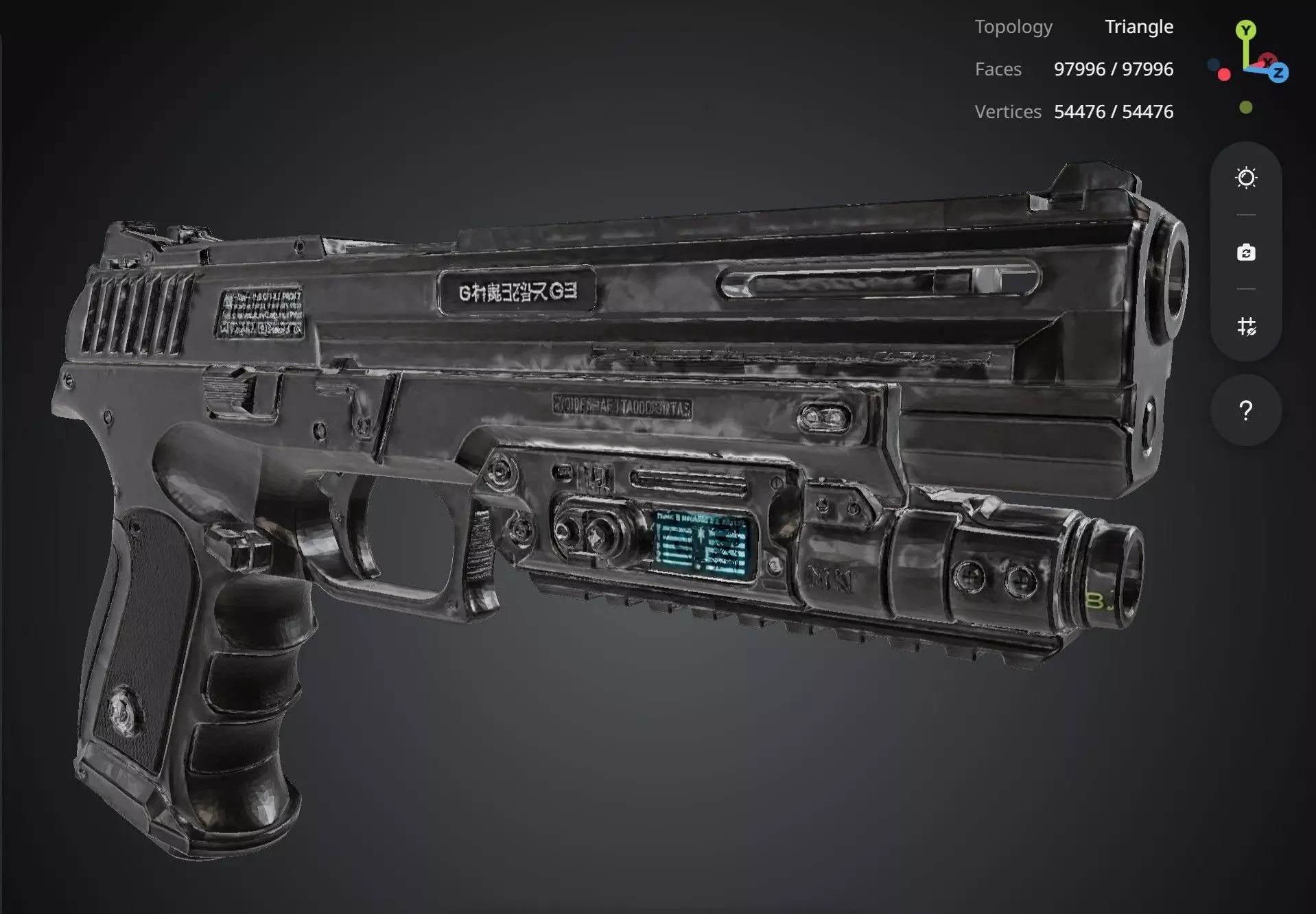
Task: Open the question mark help button
Action: 1246,410
